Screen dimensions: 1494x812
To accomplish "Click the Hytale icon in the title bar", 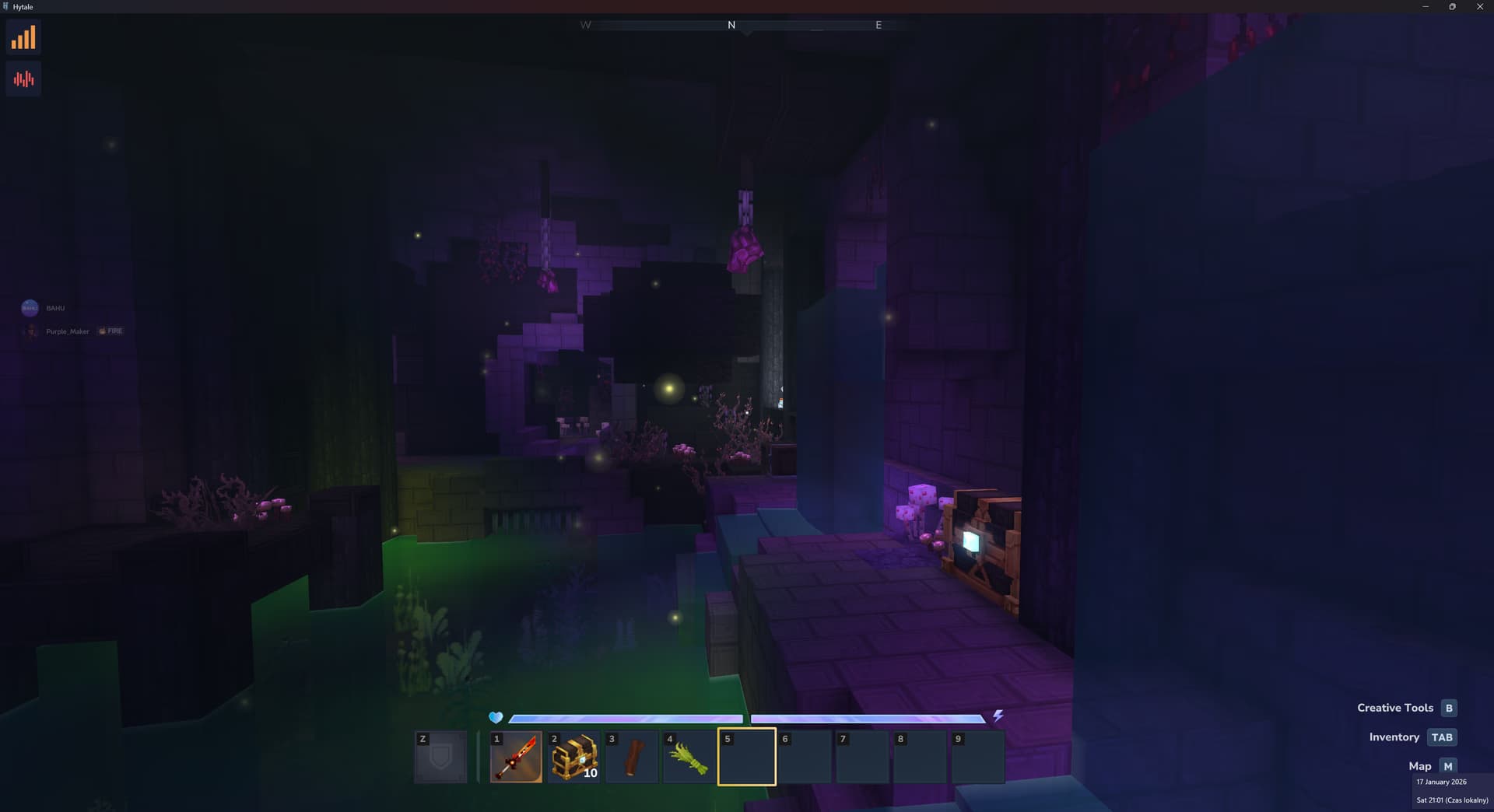I will tap(8, 6).
